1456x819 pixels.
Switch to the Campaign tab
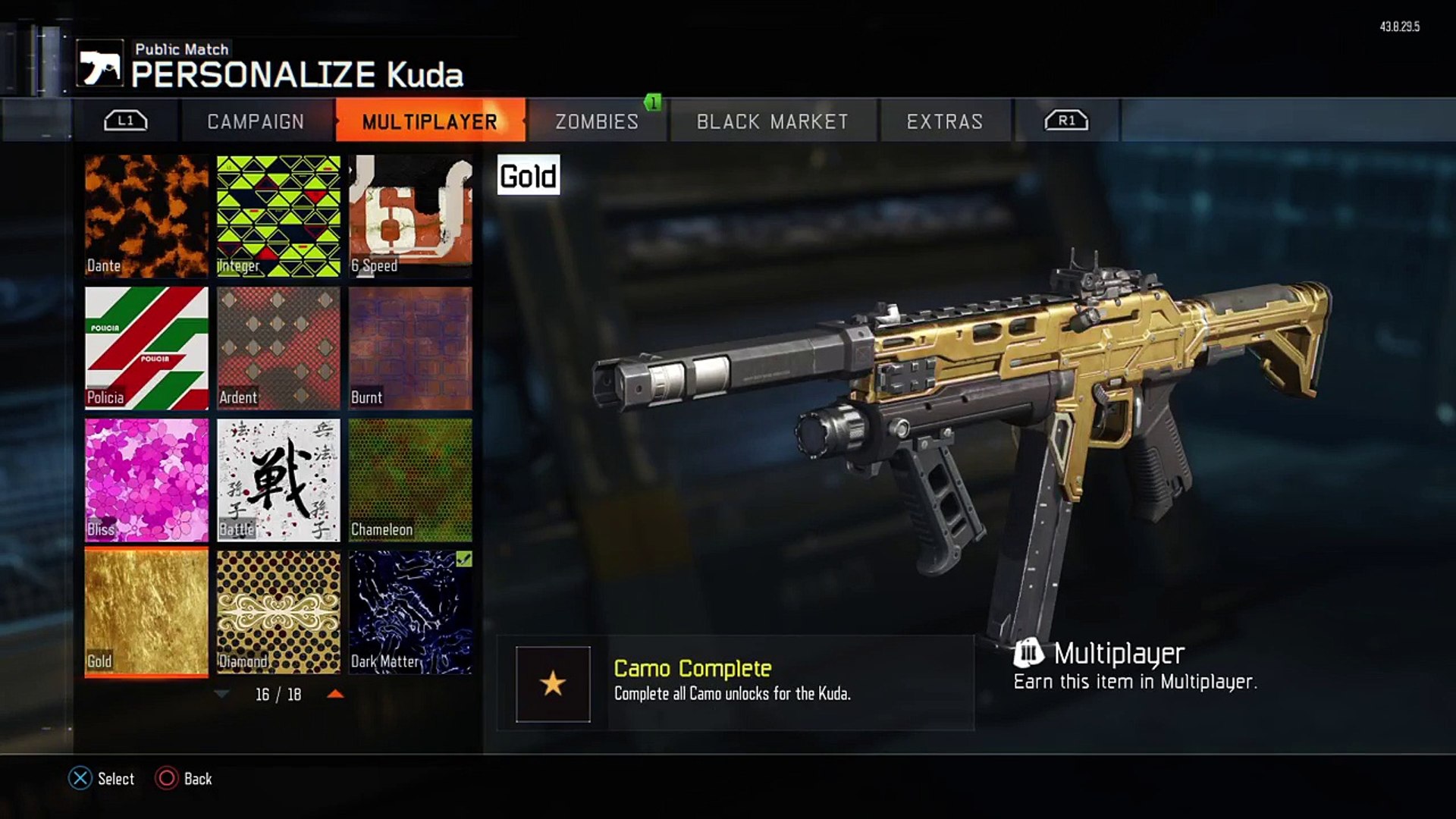pyautogui.click(x=256, y=121)
